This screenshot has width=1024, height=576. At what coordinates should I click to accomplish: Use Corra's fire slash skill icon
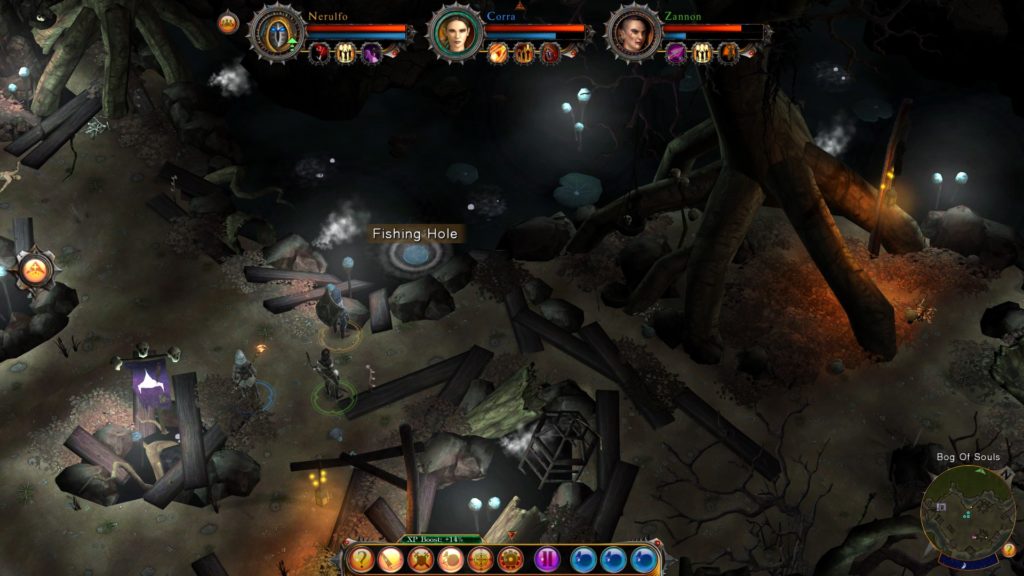point(498,53)
